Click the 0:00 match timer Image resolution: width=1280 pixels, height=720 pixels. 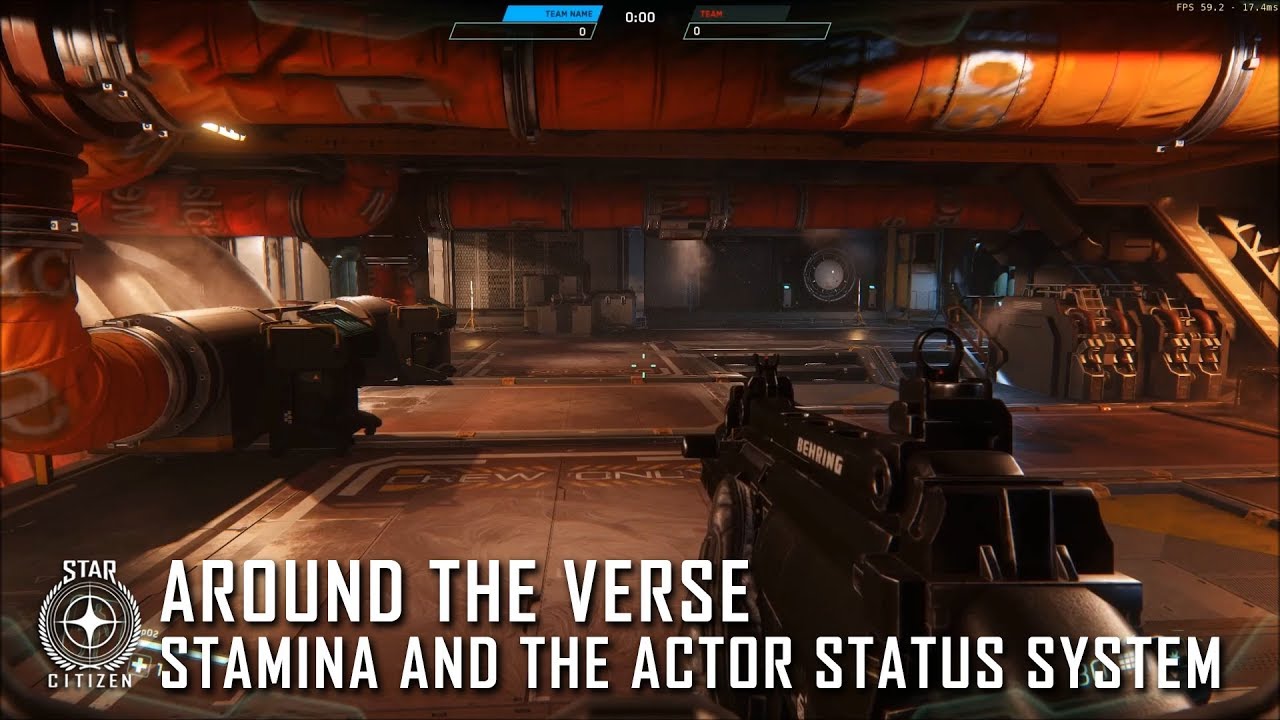[640, 17]
